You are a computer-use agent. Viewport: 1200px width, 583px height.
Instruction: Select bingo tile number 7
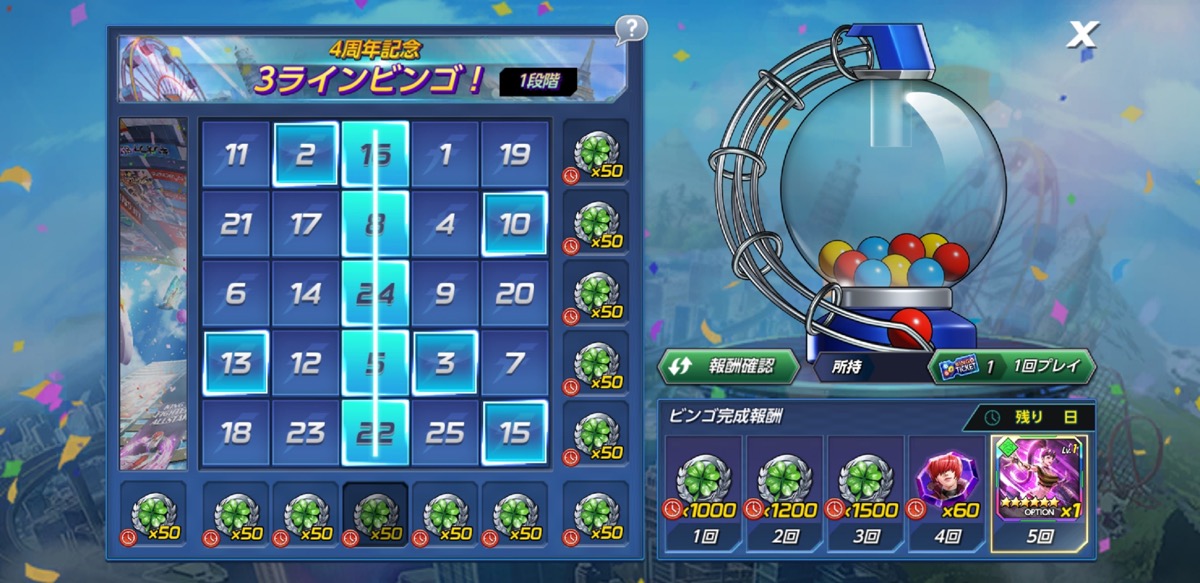tap(514, 363)
